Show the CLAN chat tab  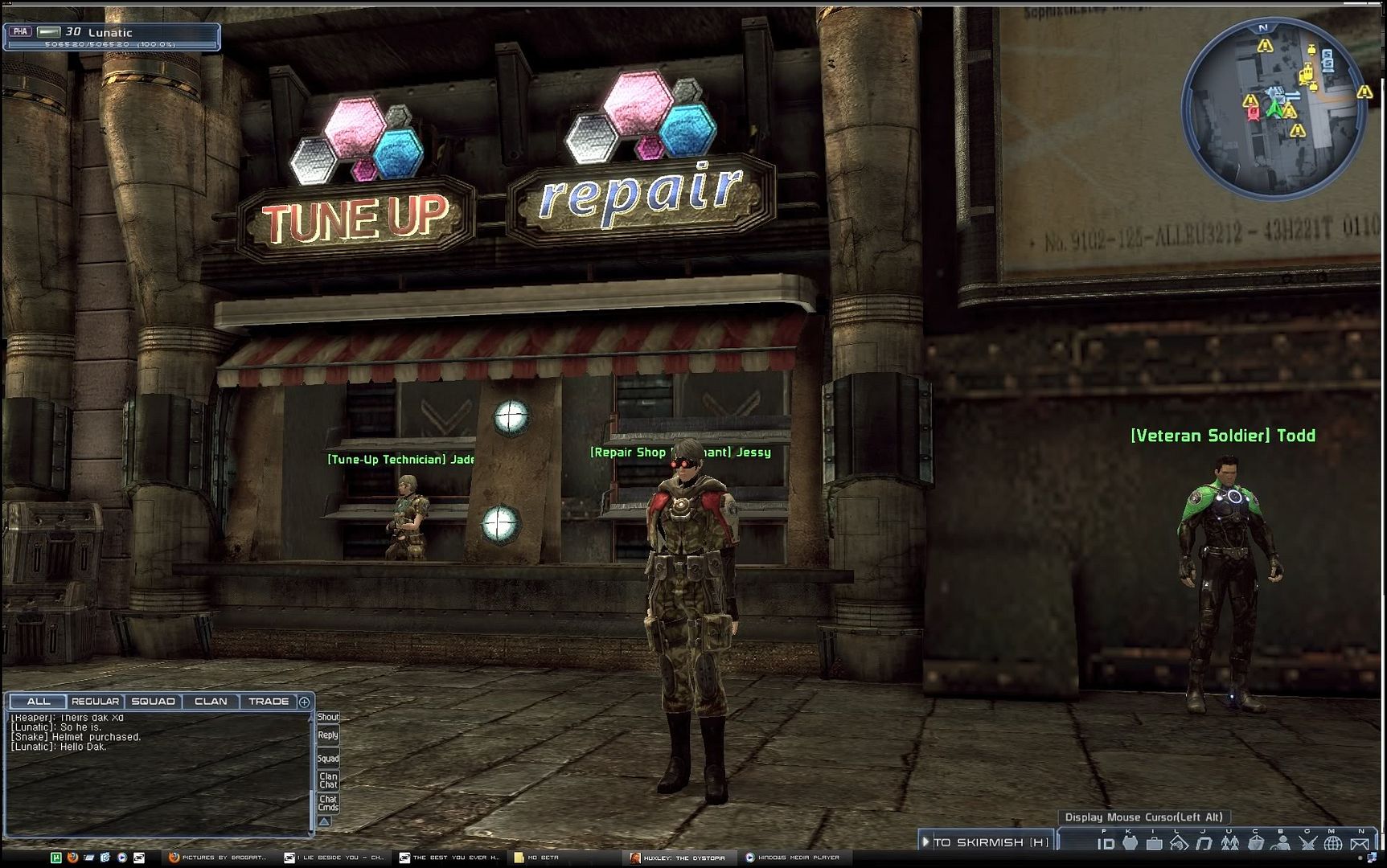coord(211,702)
